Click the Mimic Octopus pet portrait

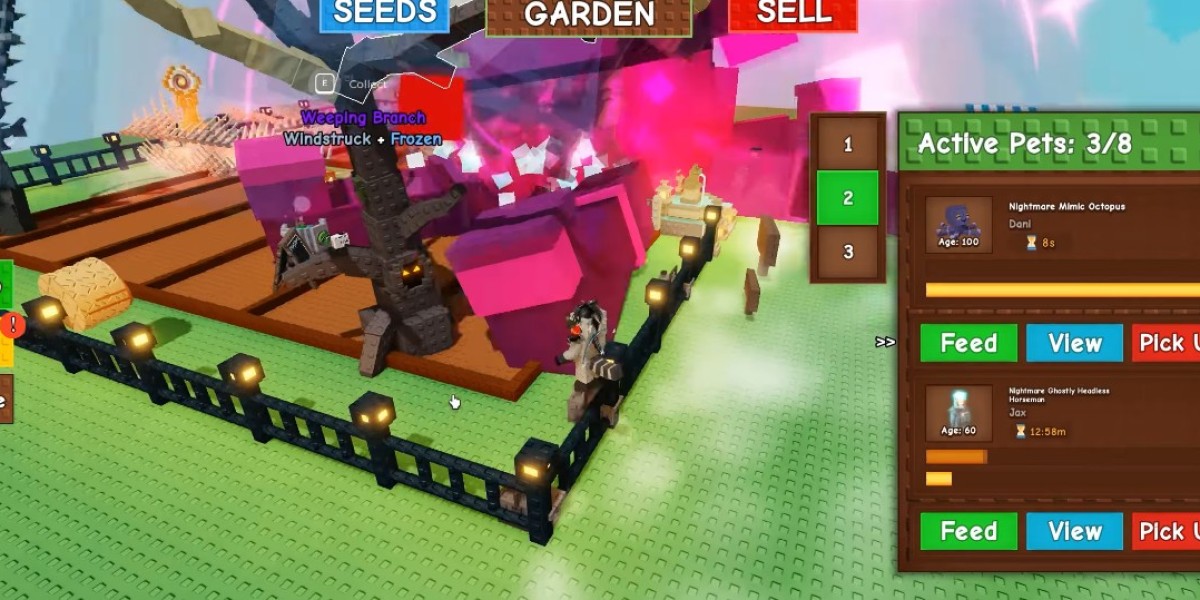(x=958, y=224)
